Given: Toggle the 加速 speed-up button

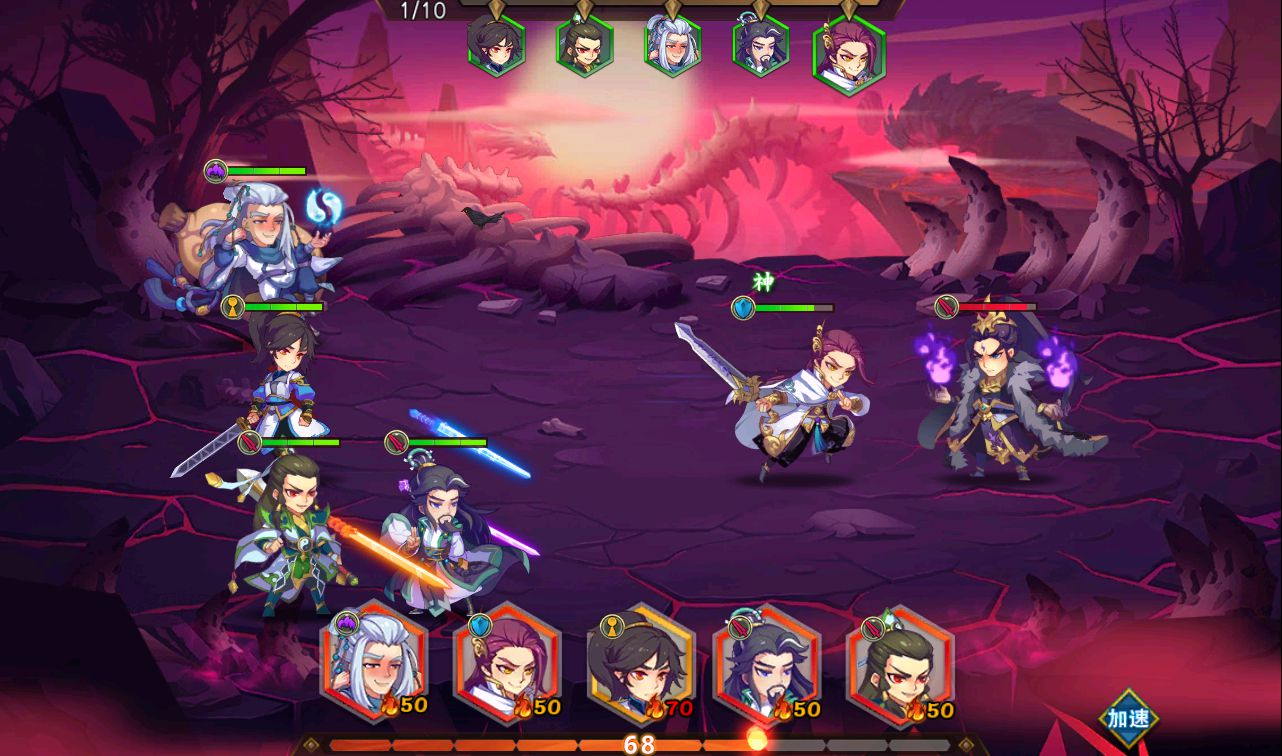Looking at the screenshot, I should 1128,718.
